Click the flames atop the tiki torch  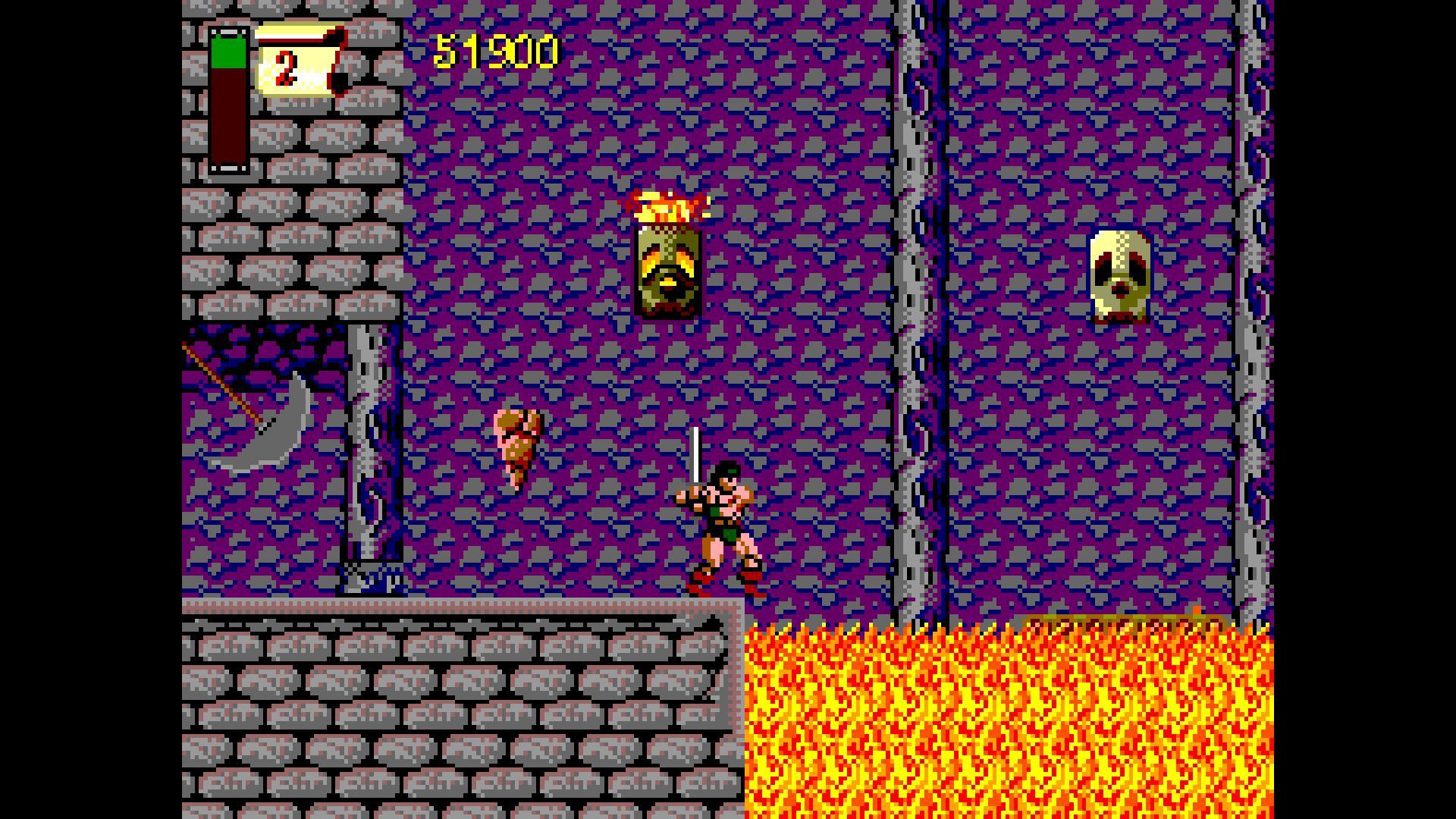(x=669, y=205)
